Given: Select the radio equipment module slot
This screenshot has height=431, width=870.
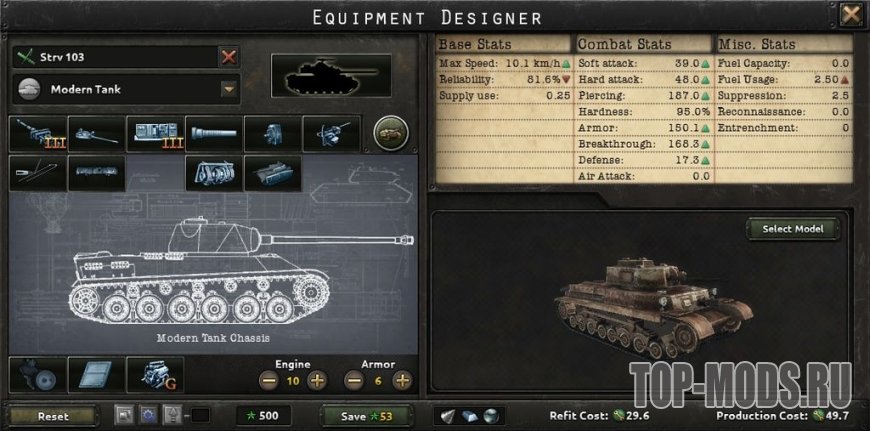Looking at the screenshot, I should (x=155, y=133).
